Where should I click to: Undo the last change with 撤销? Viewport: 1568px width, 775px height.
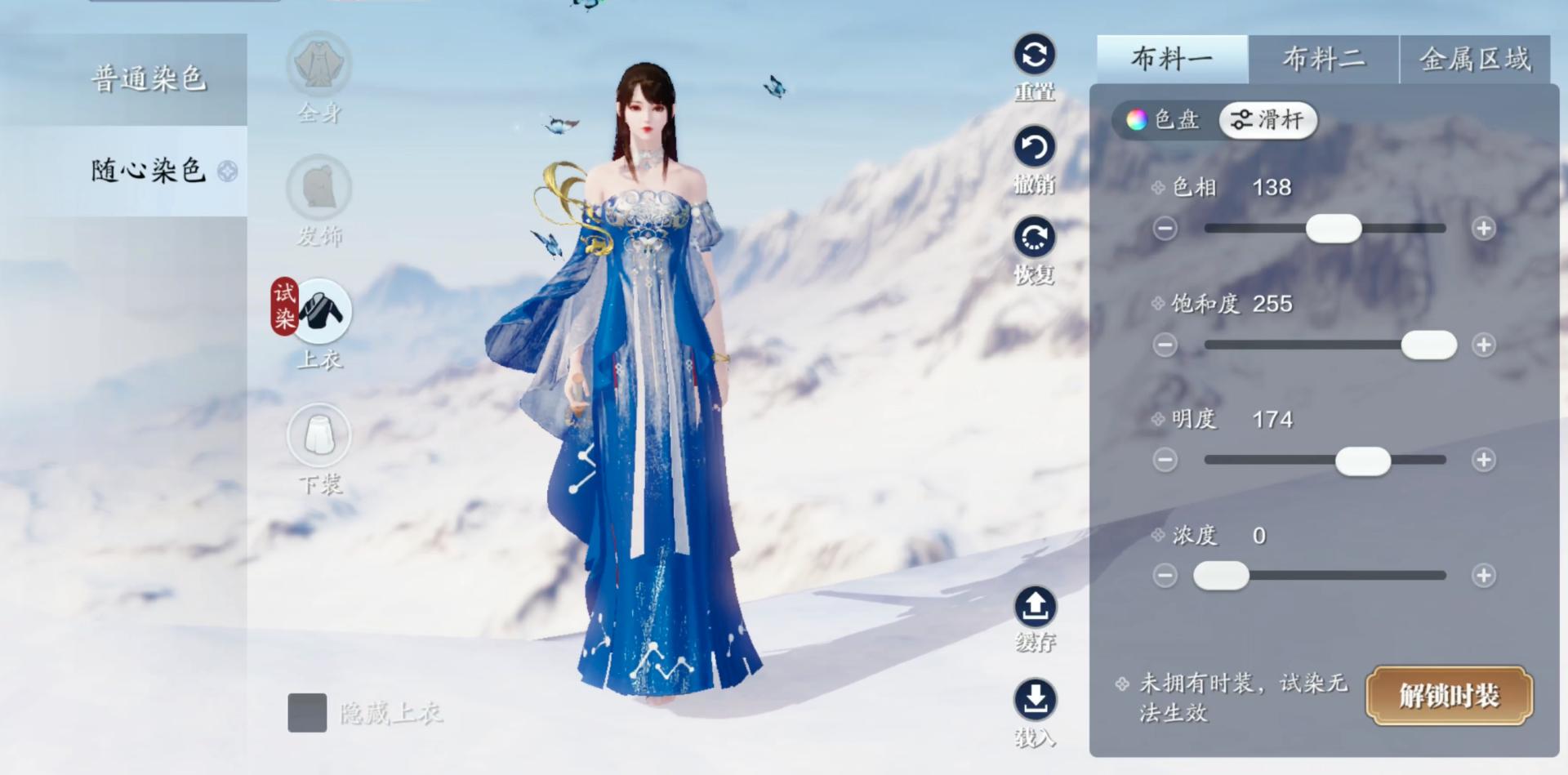click(1035, 148)
